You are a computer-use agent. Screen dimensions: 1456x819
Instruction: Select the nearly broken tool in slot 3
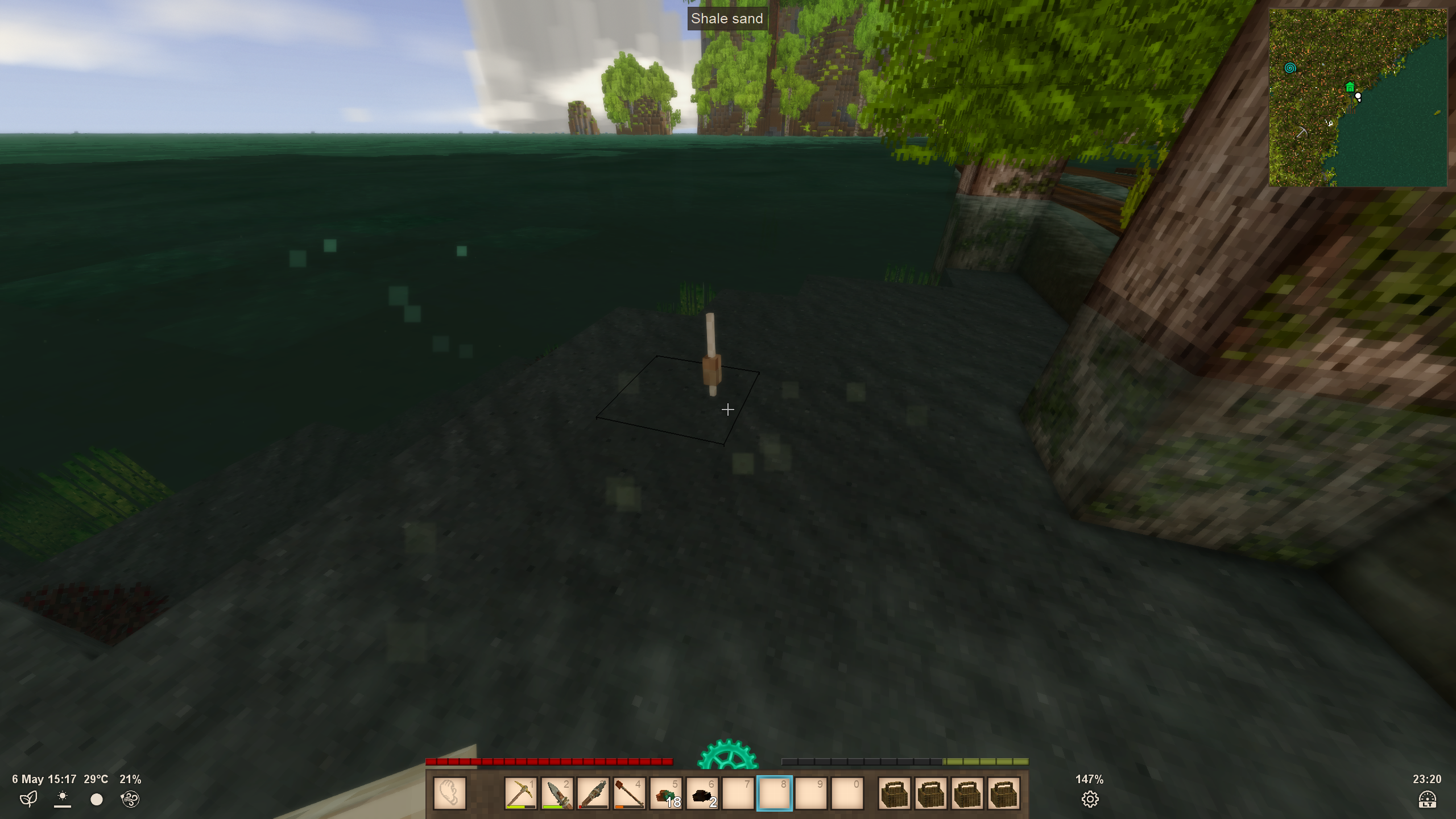593,793
